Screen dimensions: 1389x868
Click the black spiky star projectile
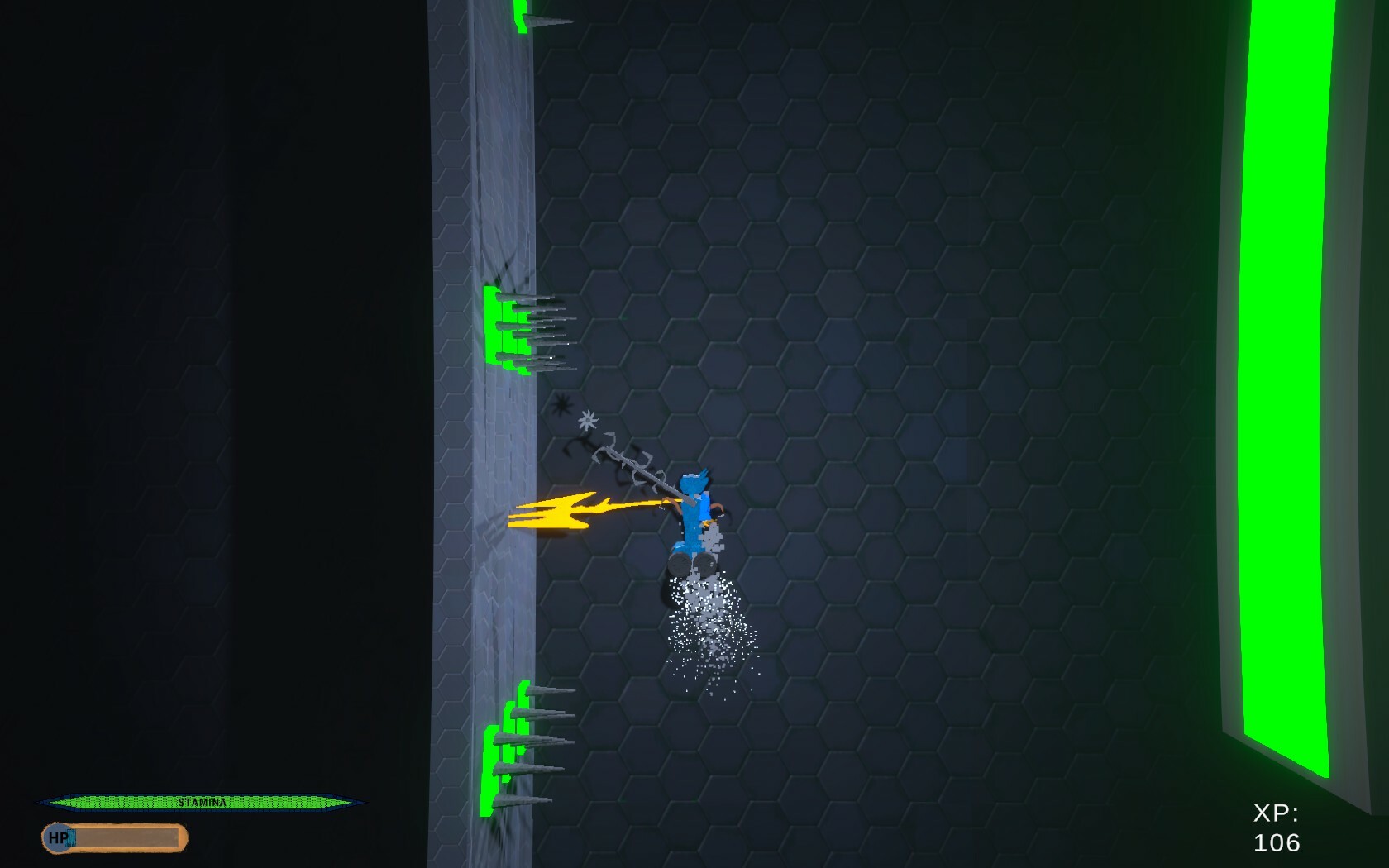(x=561, y=405)
